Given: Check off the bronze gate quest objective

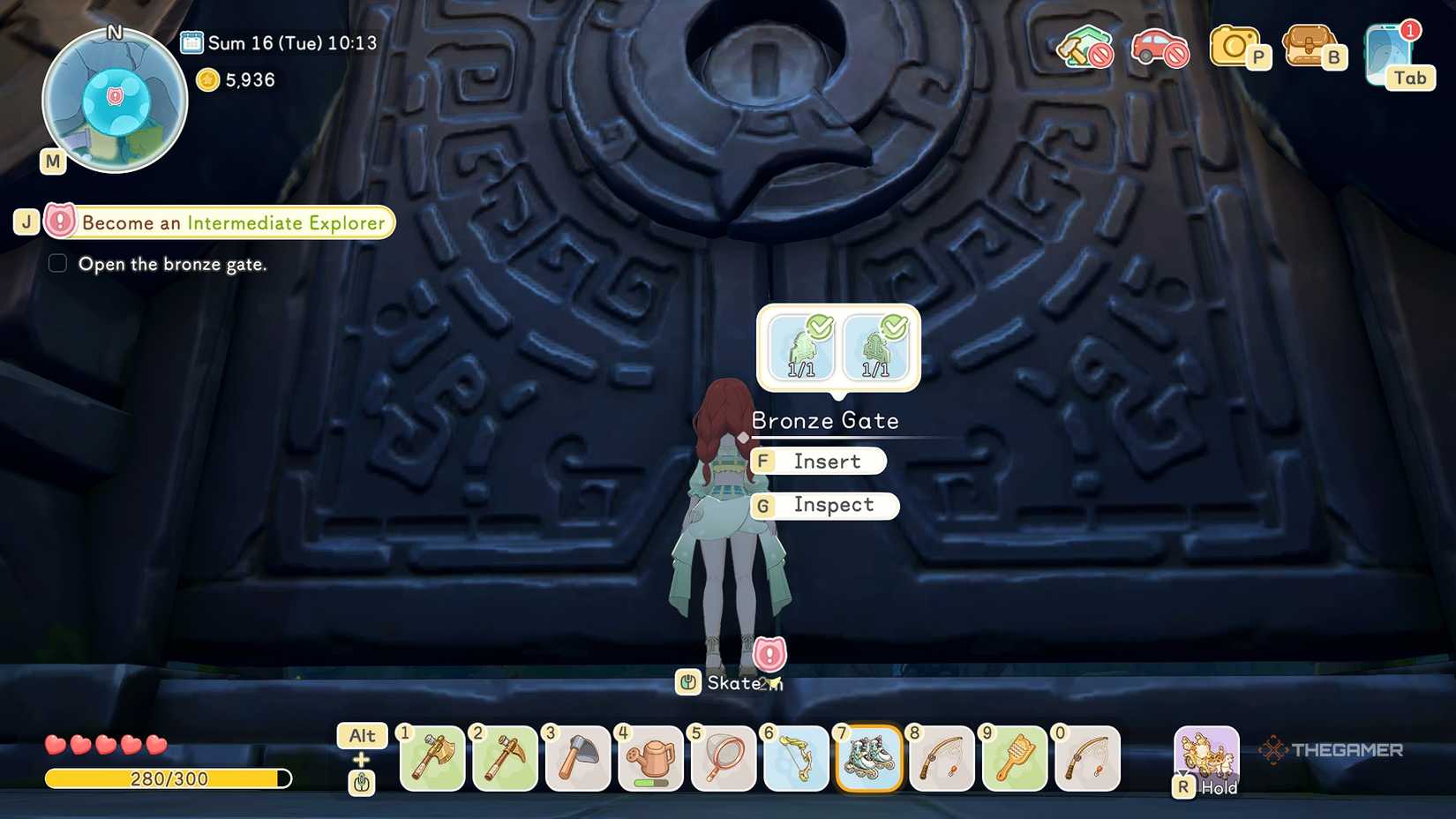Looking at the screenshot, I should [57, 263].
